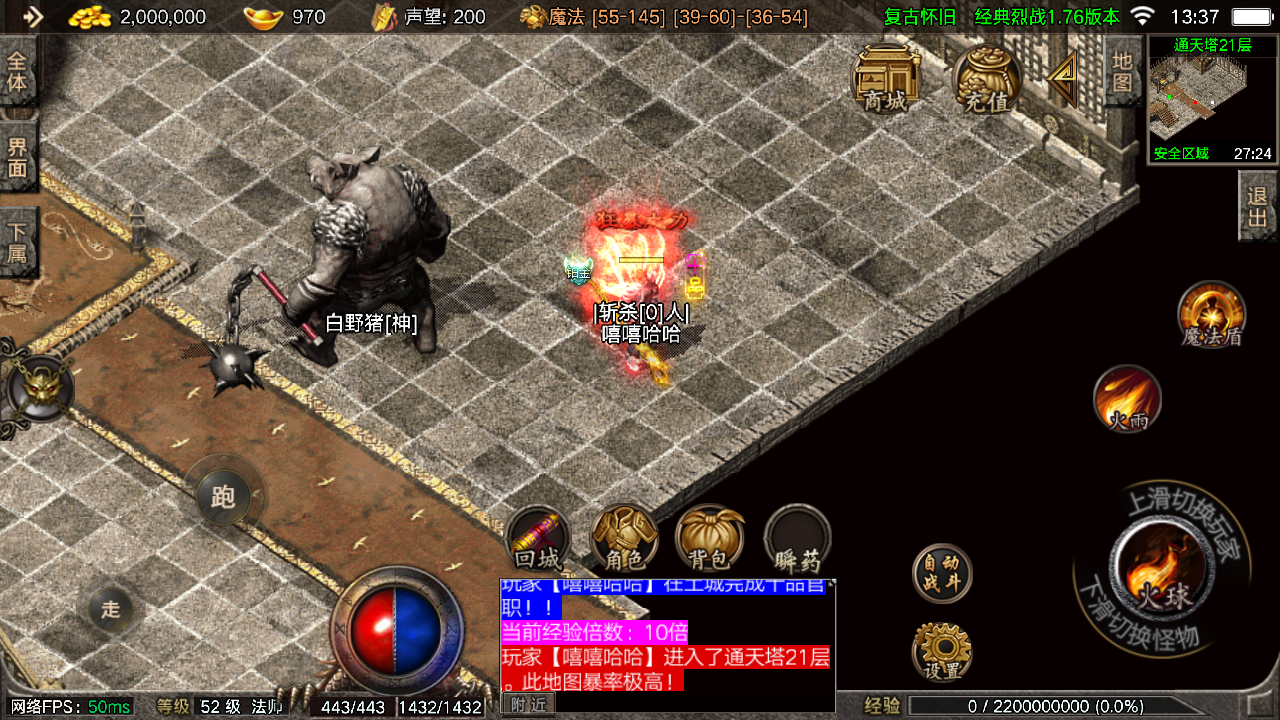Toggle 自动战斗 auto battle
This screenshot has height=720, width=1280.
pos(942,573)
